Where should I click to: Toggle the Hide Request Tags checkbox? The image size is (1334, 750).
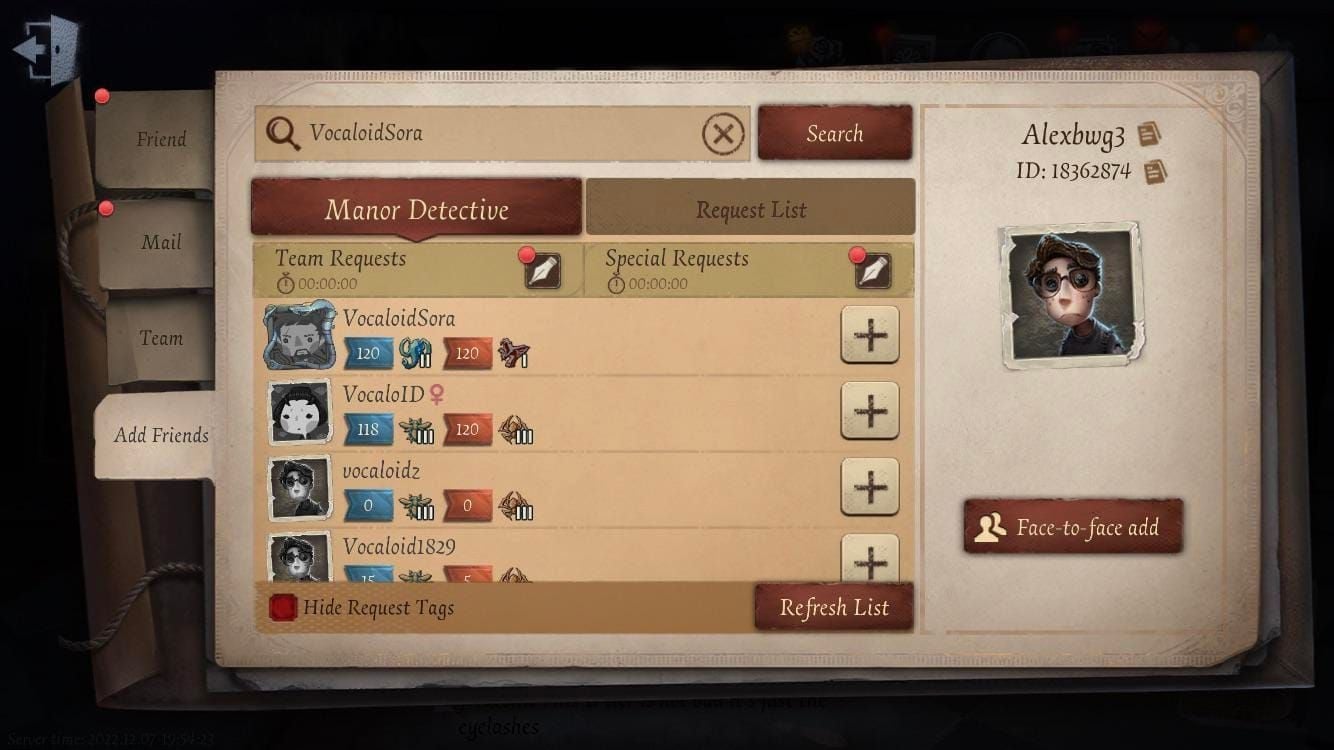click(280, 606)
